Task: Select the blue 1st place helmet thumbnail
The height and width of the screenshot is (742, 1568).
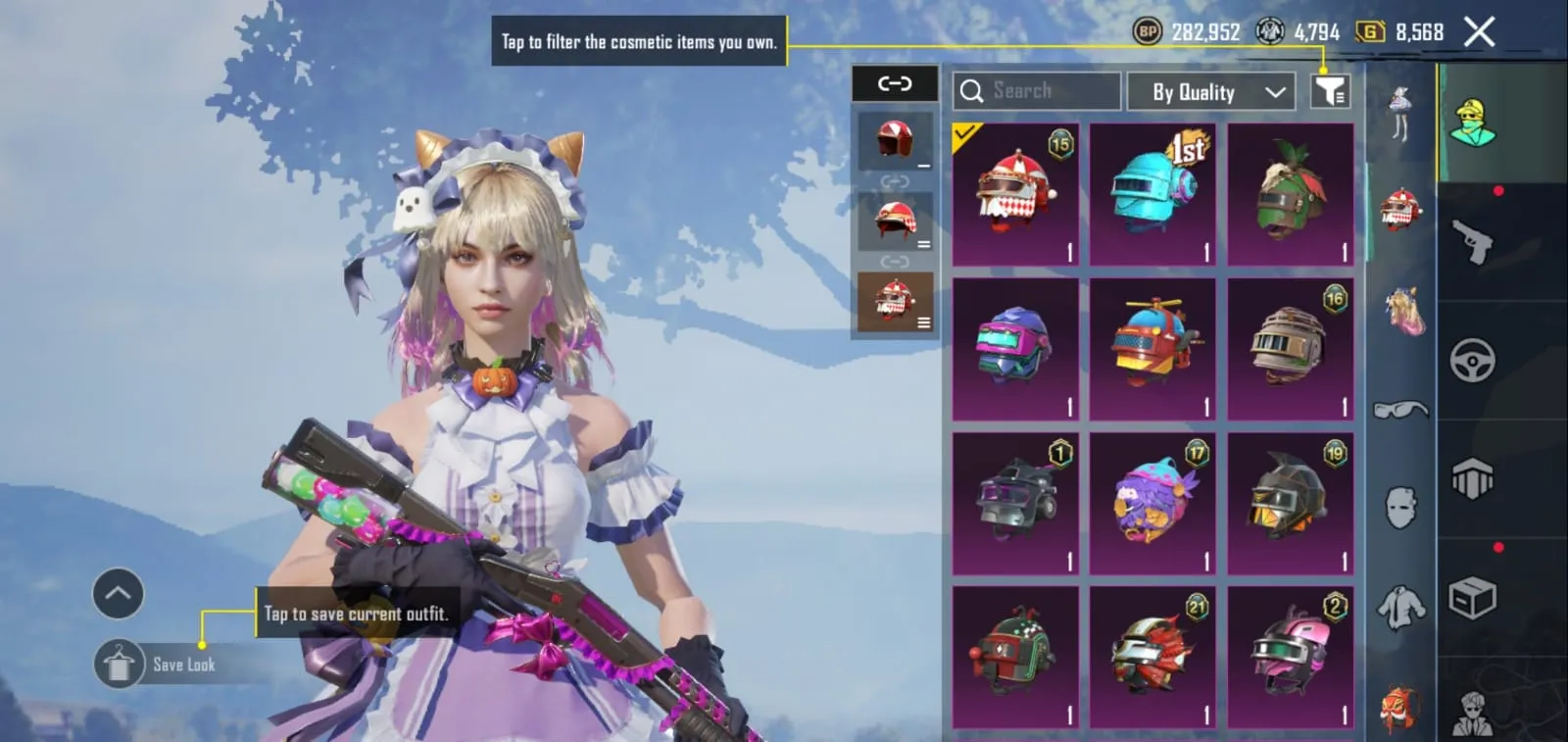Action: [x=1152, y=192]
